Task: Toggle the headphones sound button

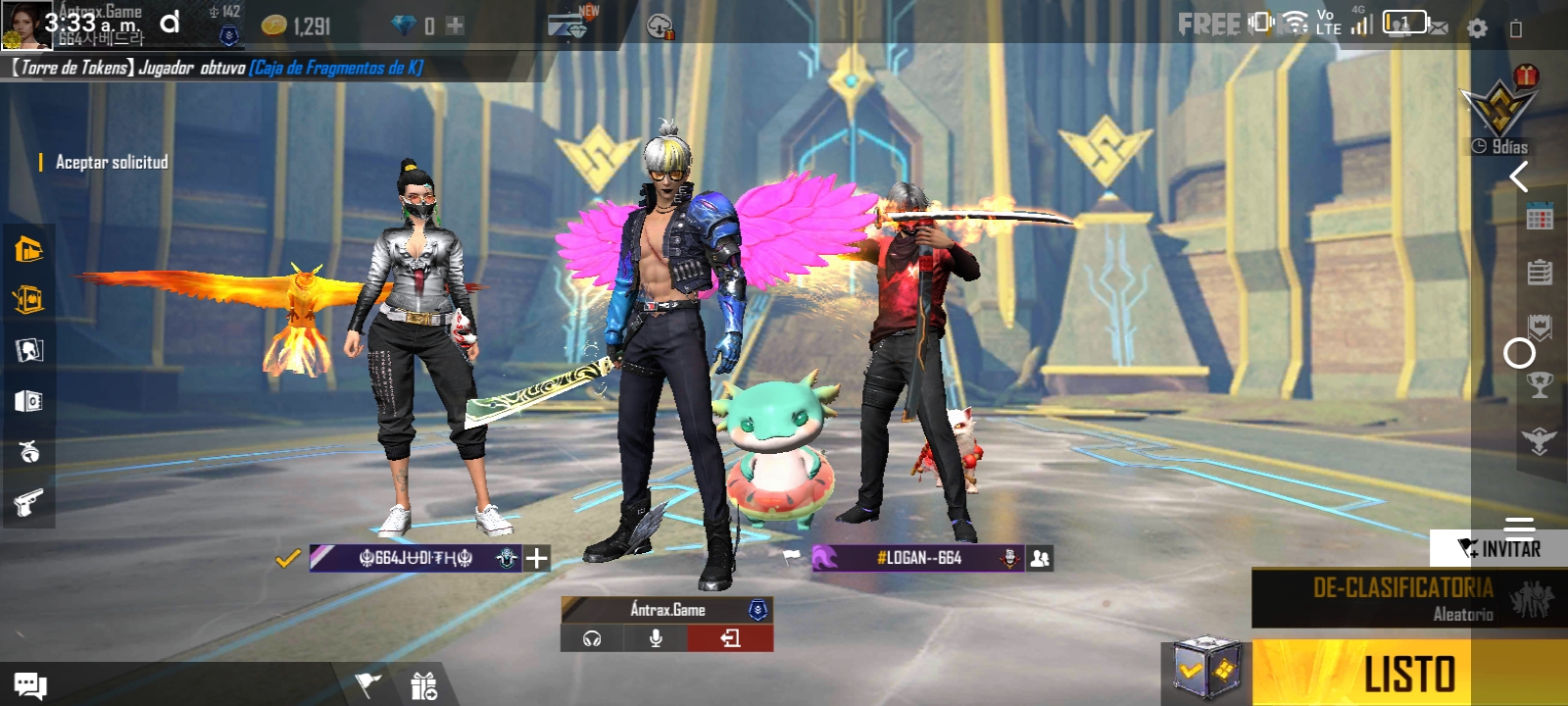Action: coord(592,638)
